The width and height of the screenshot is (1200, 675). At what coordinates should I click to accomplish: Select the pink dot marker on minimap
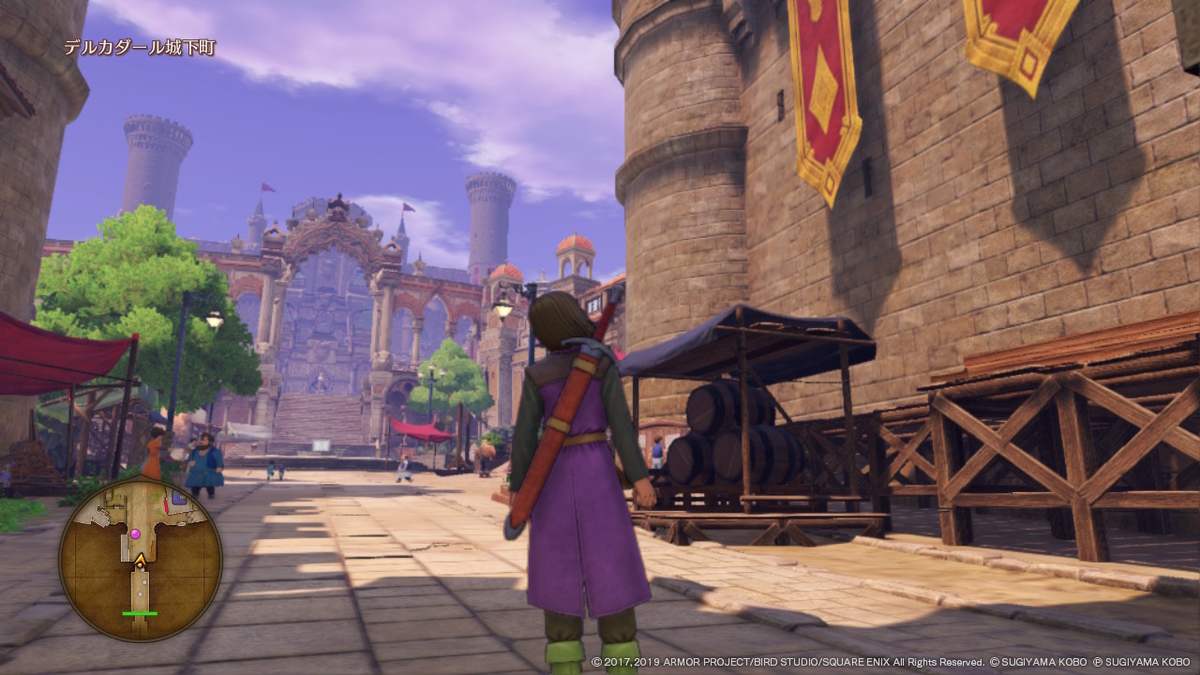[135, 534]
